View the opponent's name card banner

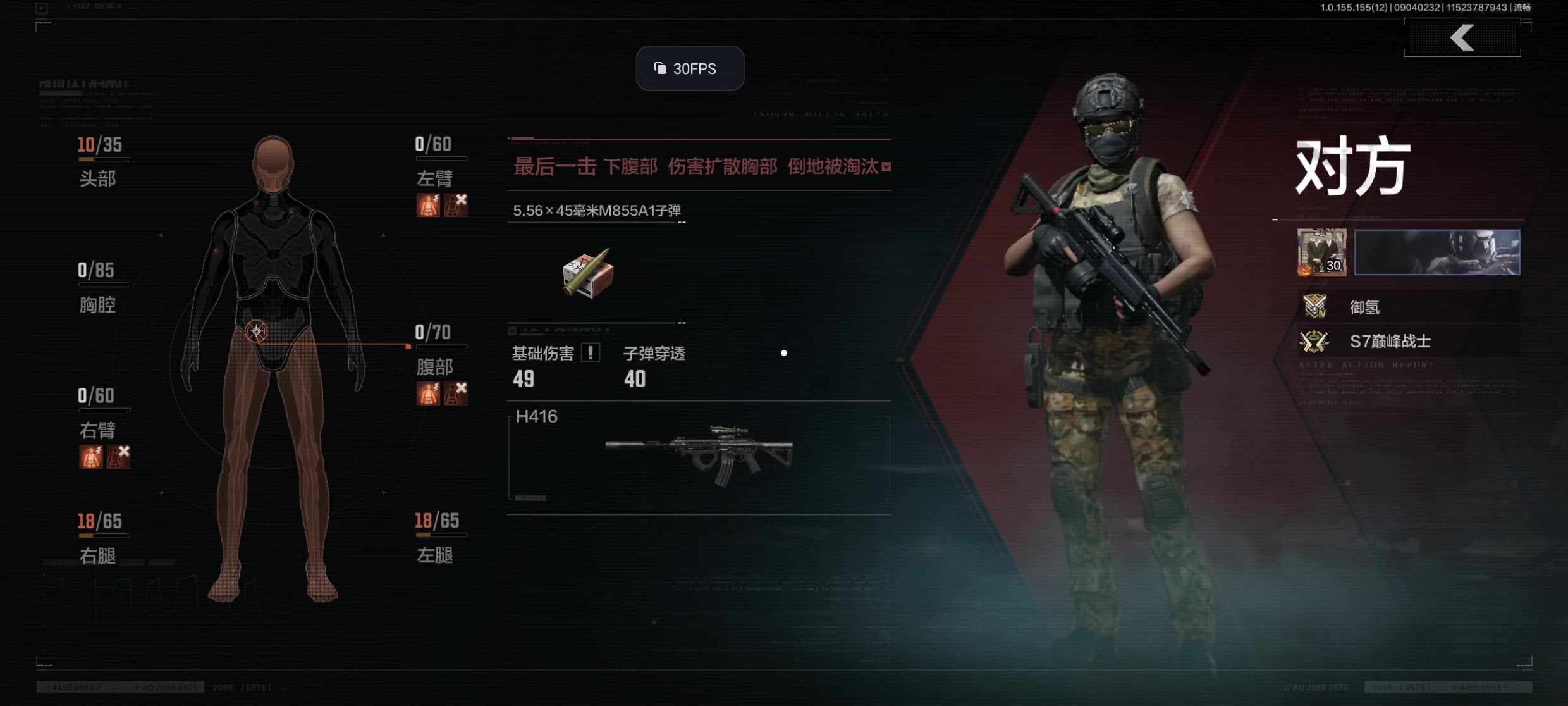1436,252
